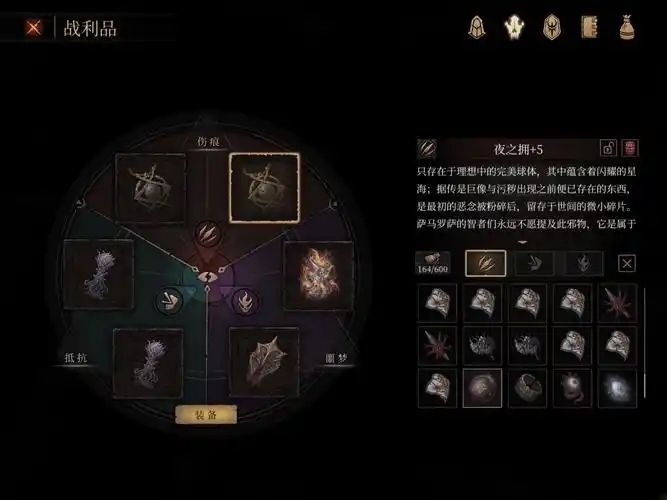Switch to the arrow-shaped filter tab
The height and width of the screenshot is (500, 667).
(535, 263)
